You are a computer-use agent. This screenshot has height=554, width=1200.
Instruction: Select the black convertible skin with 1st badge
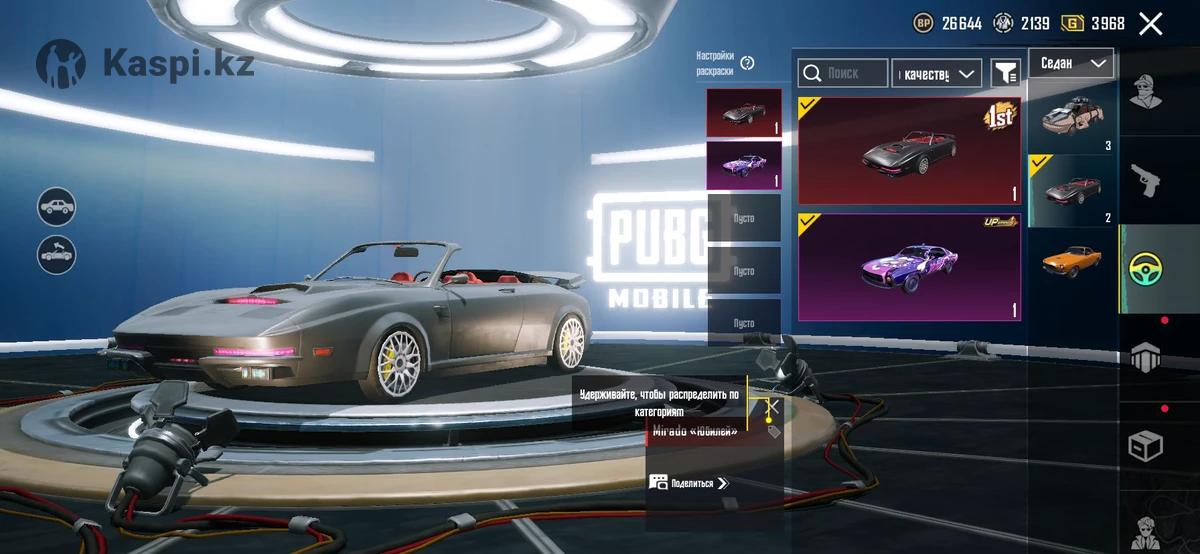click(908, 150)
